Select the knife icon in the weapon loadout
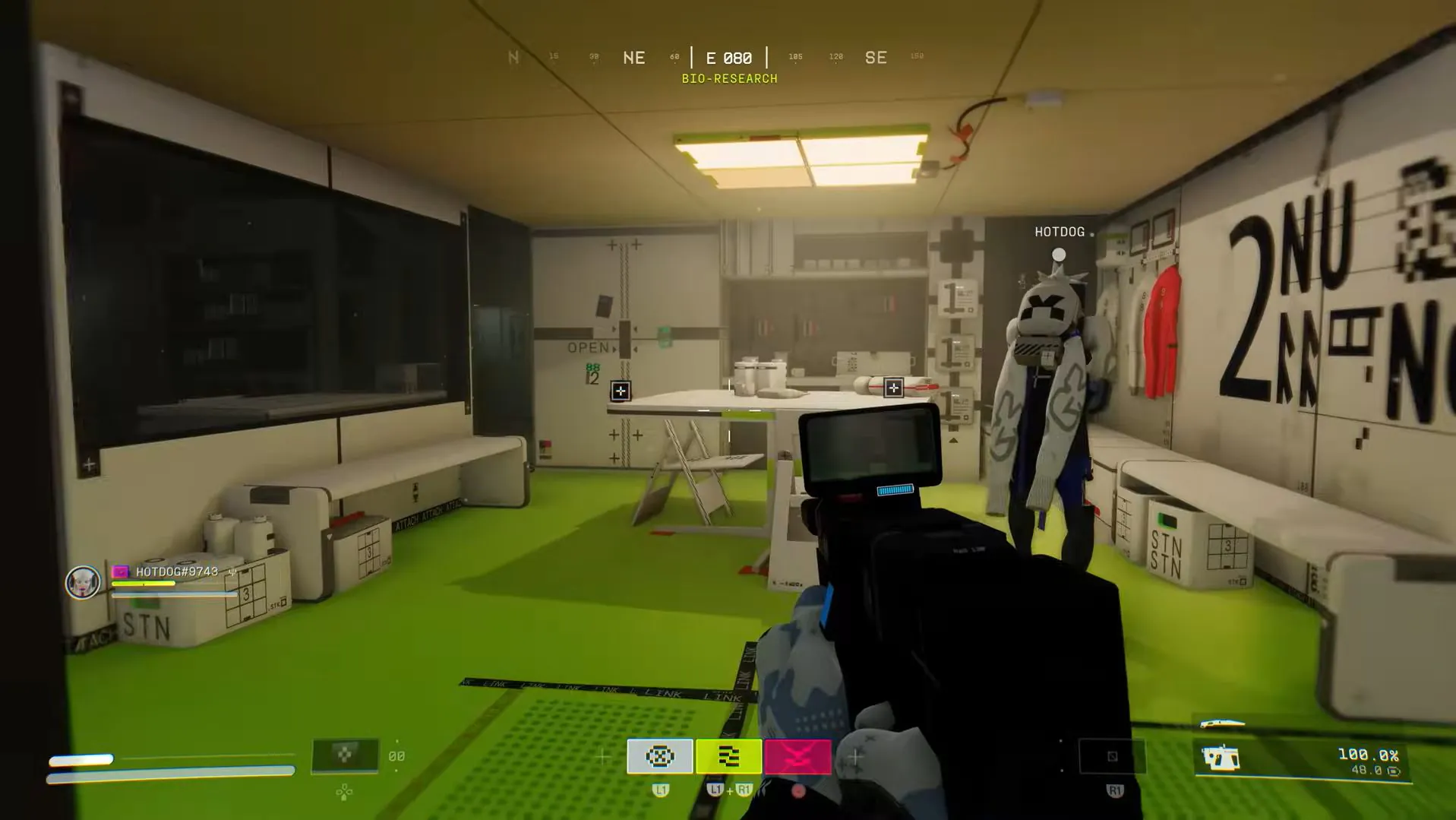 (1223, 724)
